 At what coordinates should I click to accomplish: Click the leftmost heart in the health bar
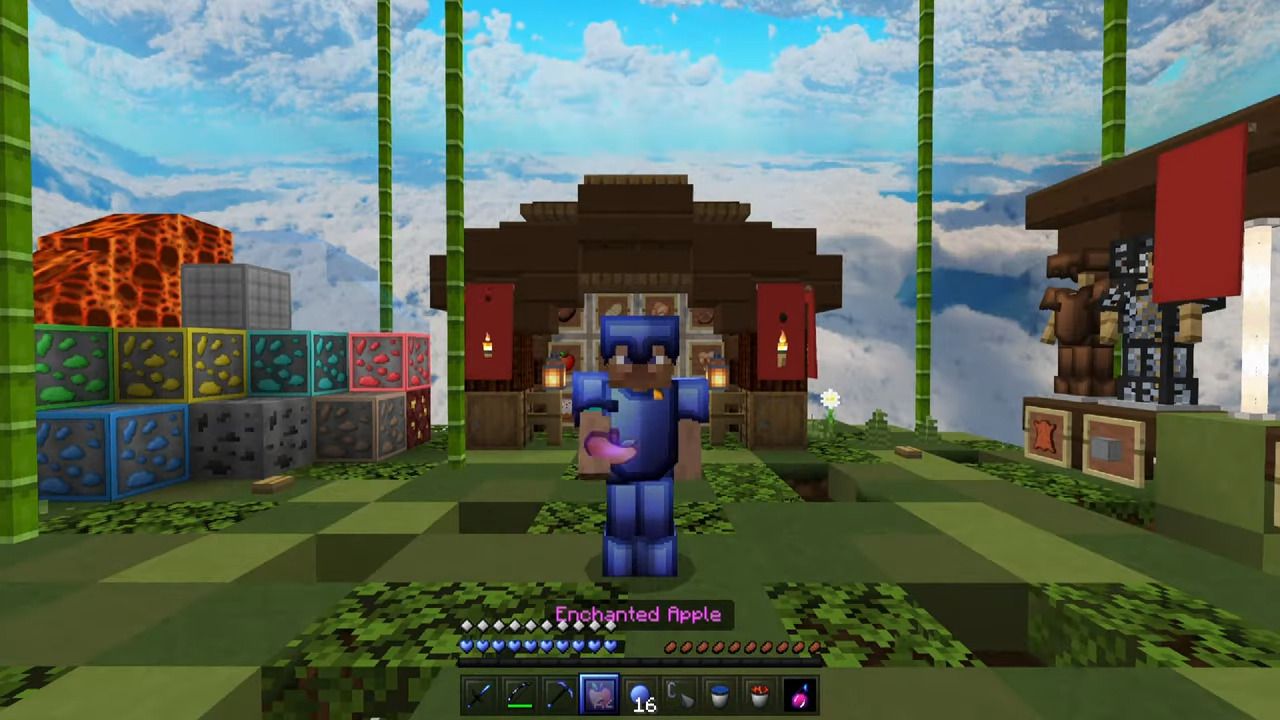pos(466,646)
